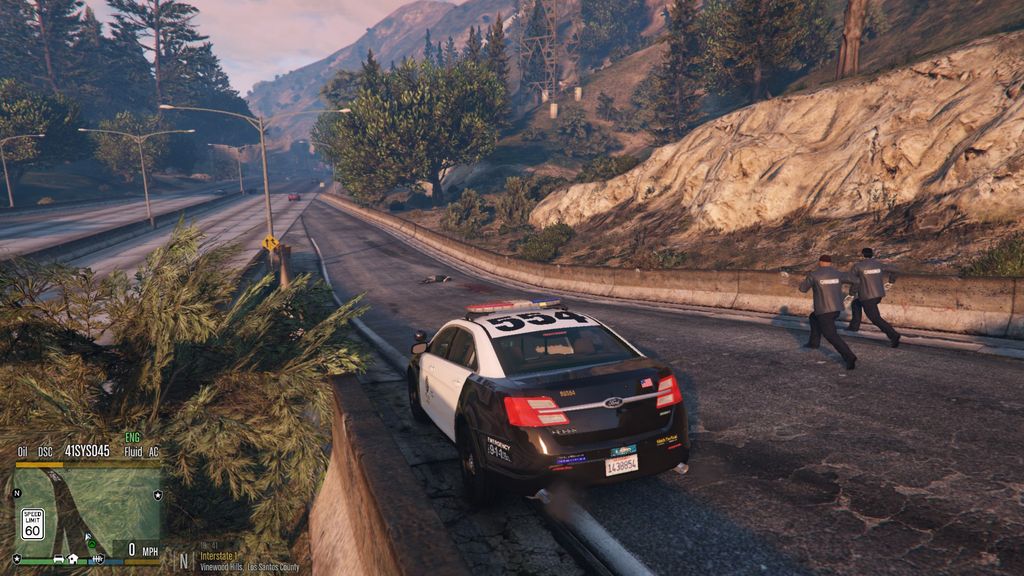Click the green ENG engine indicator
This screenshot has width=1024, height=576.
(x=132, y=438)
